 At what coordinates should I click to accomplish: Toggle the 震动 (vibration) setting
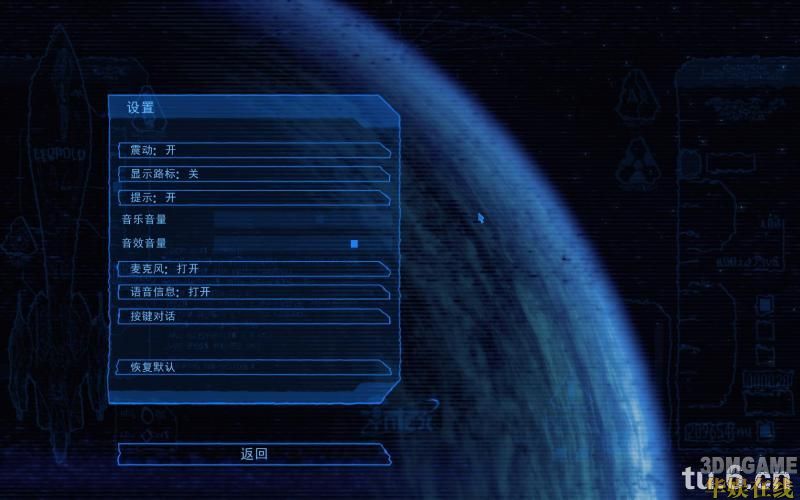point(252,150)
